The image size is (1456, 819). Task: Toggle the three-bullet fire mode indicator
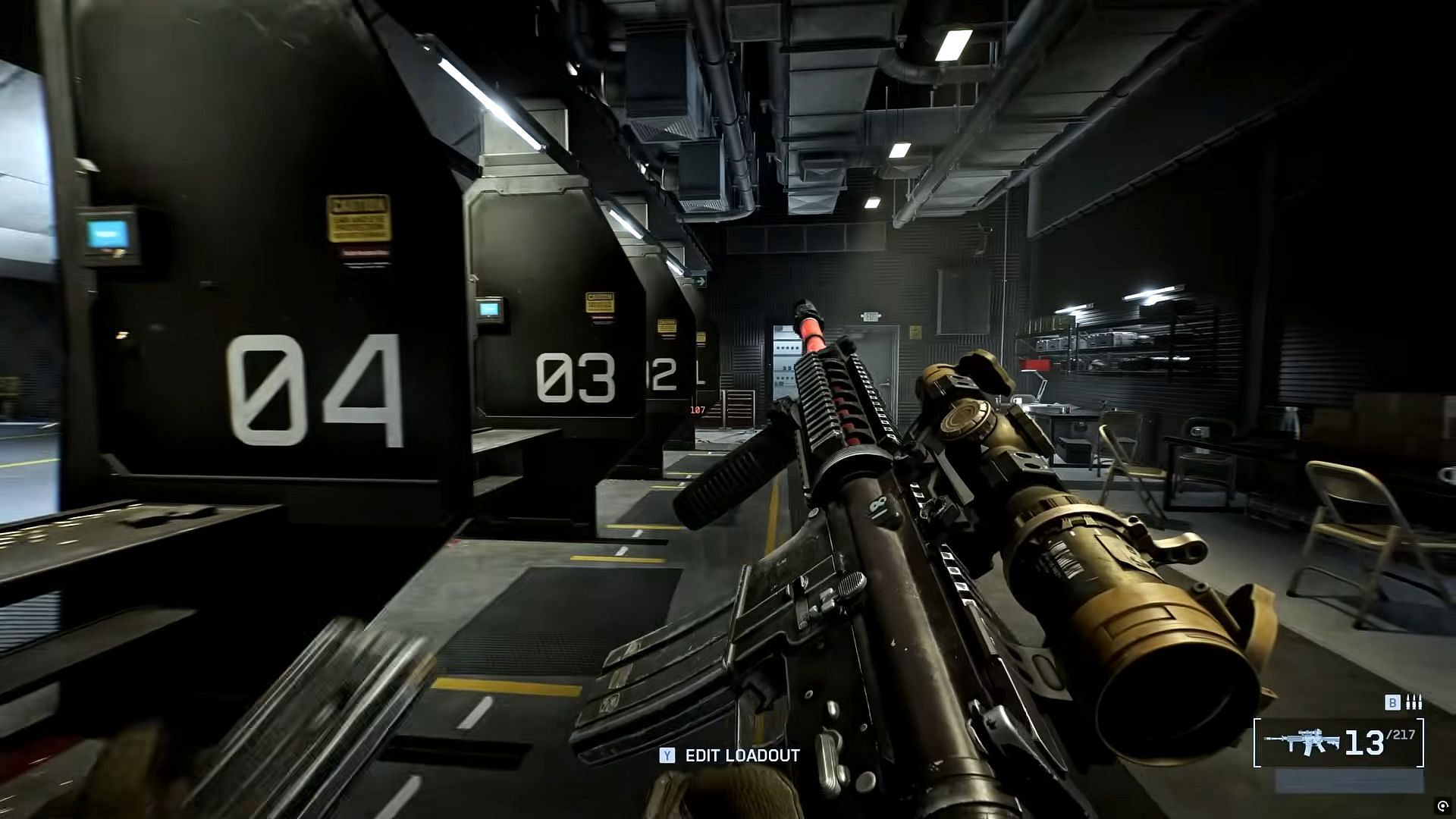tap(1414, 703)
